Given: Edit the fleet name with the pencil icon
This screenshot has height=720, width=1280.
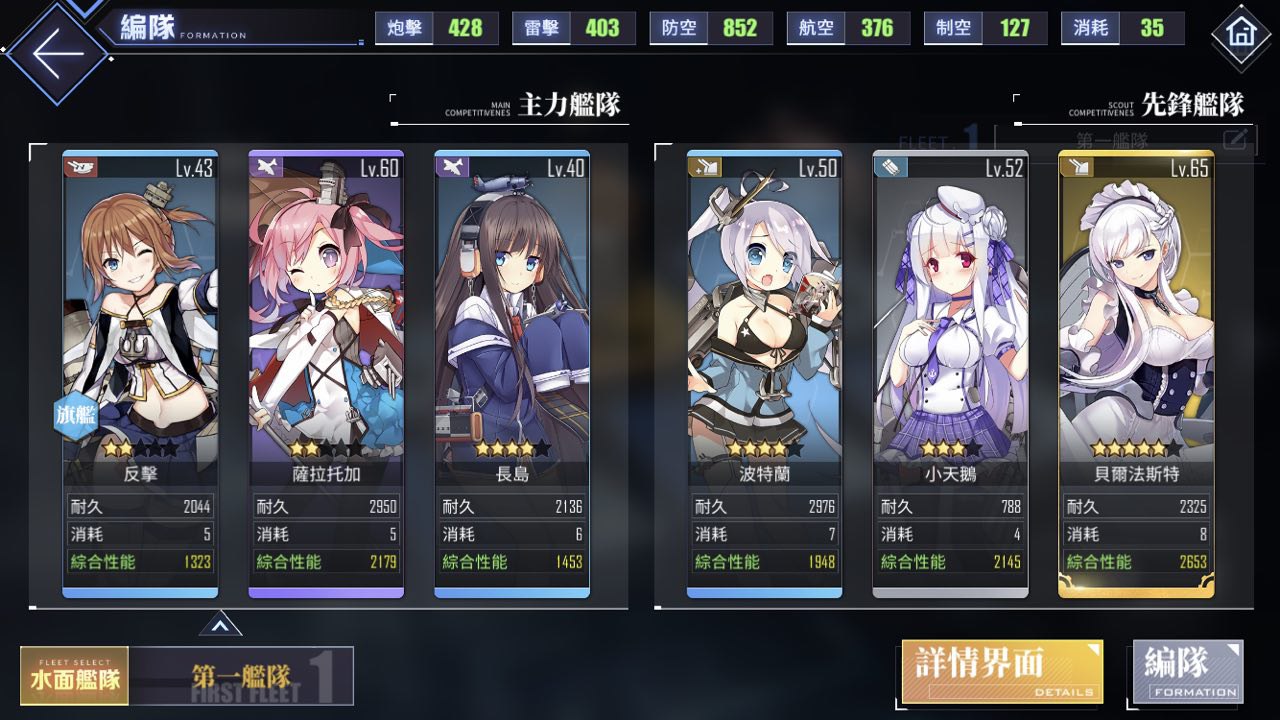Looking at the screenshot, I should [1235, 139].
